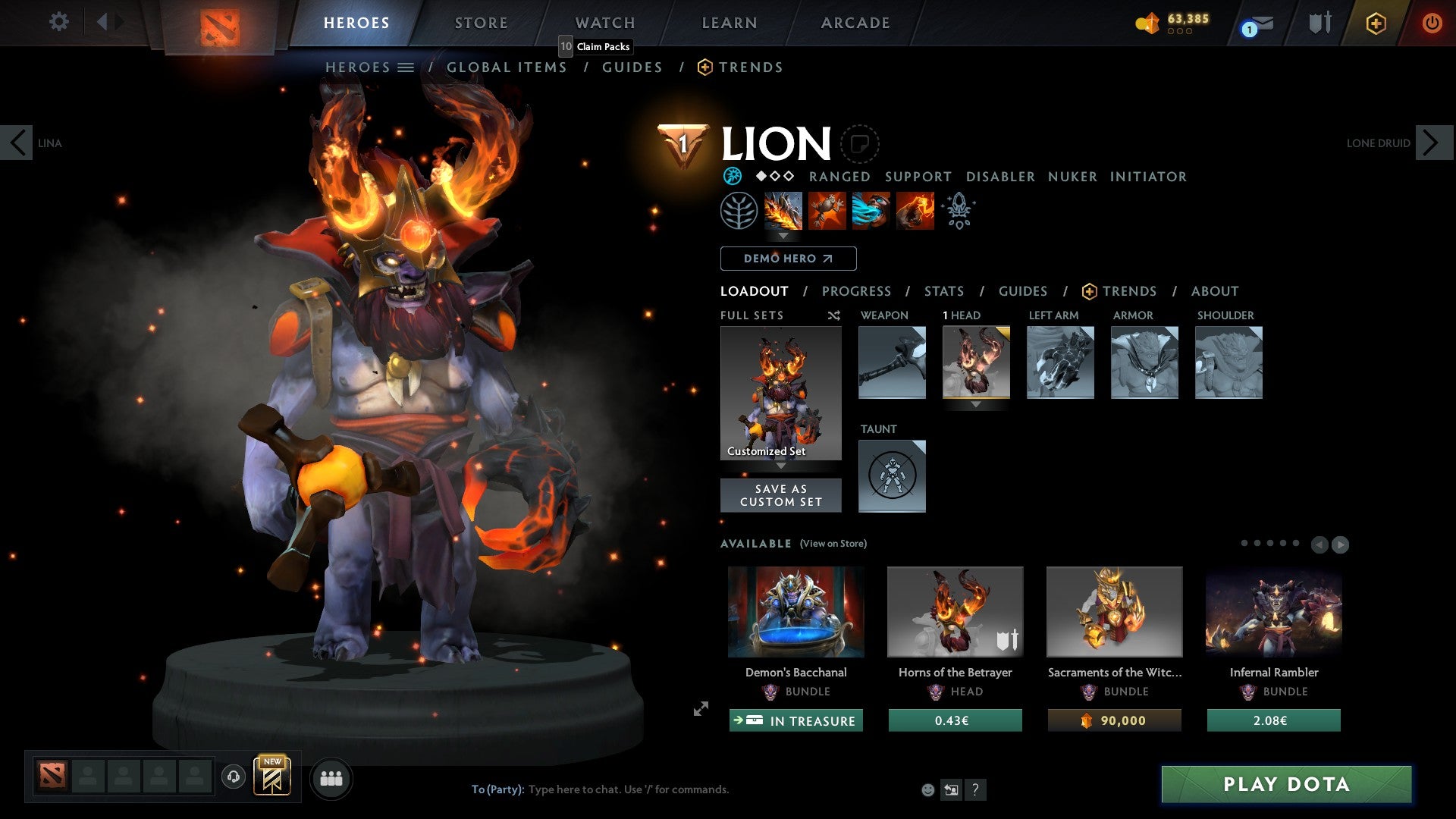Click the View on Store link
Viewport: 1456px width, 819px height.
[x=833, y=544]
